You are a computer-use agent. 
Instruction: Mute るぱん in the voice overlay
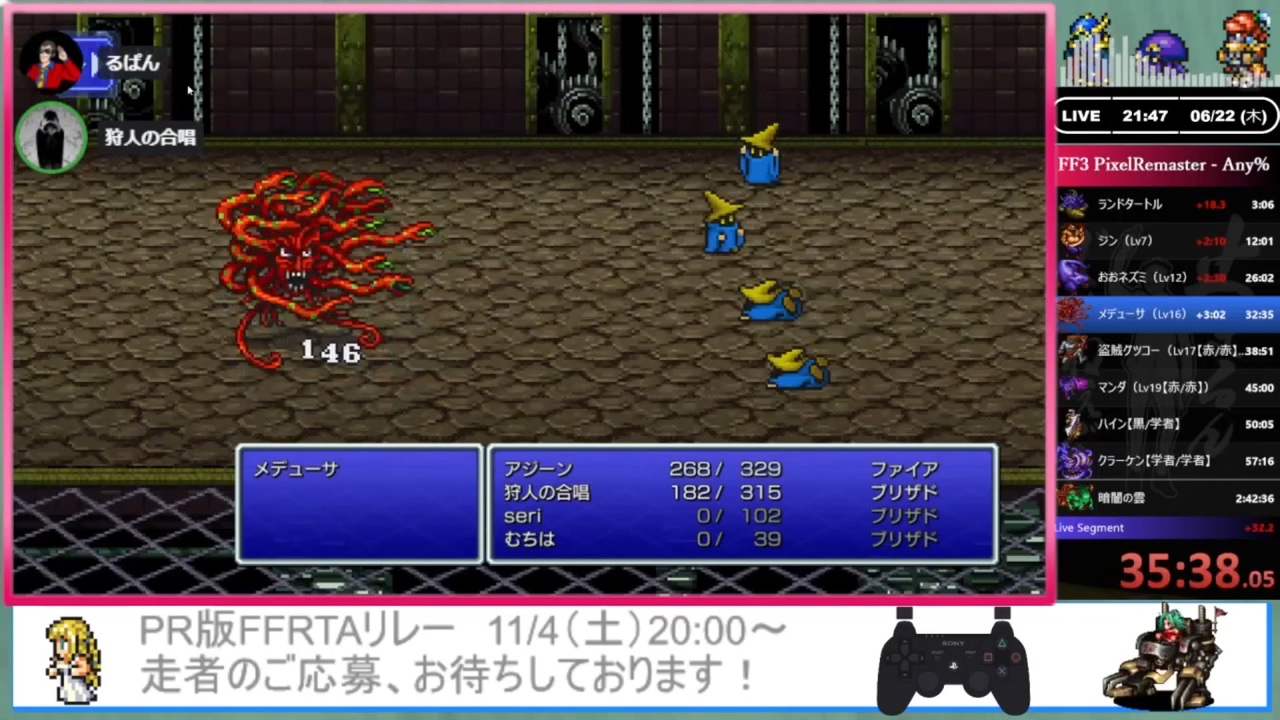[52, 60]
